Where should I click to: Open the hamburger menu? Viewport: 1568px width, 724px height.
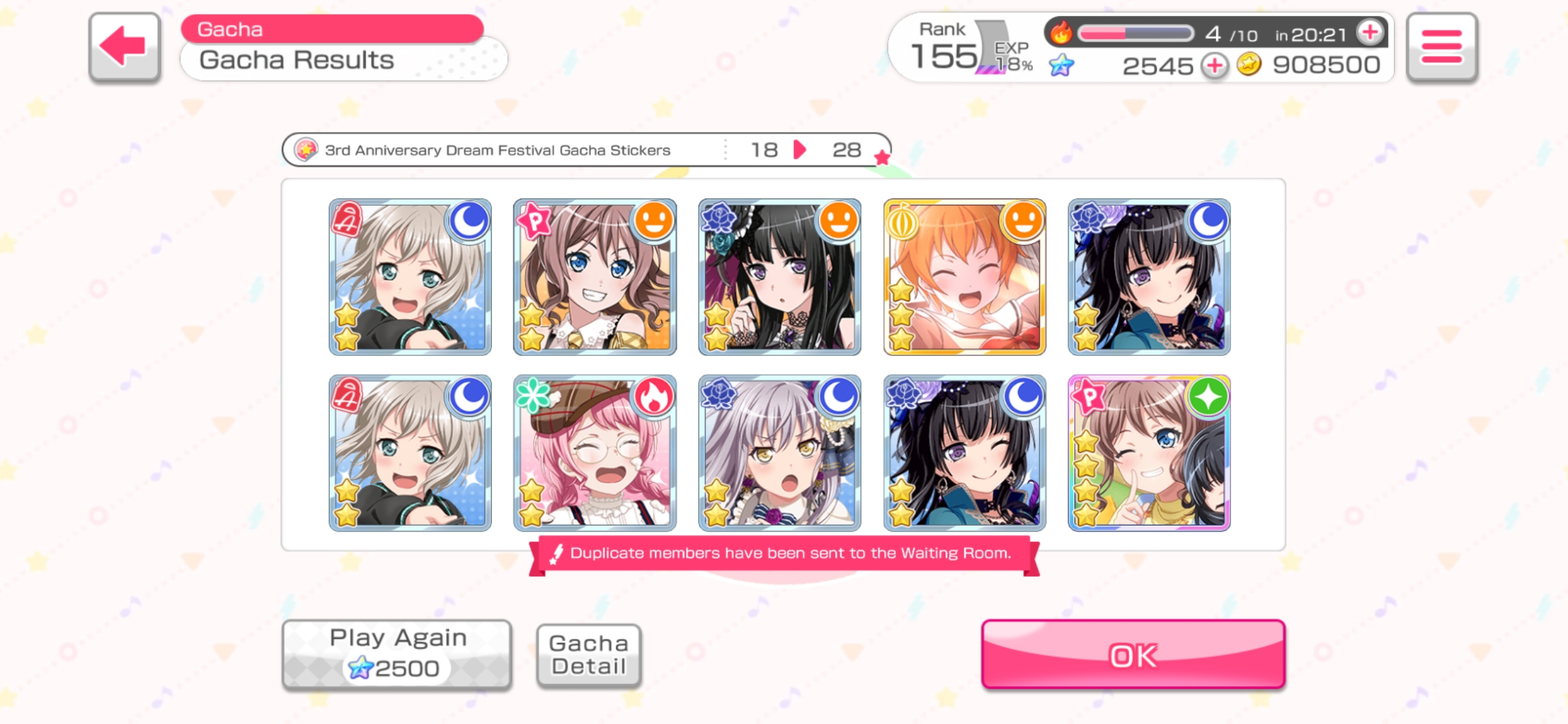pos(1441,47)
